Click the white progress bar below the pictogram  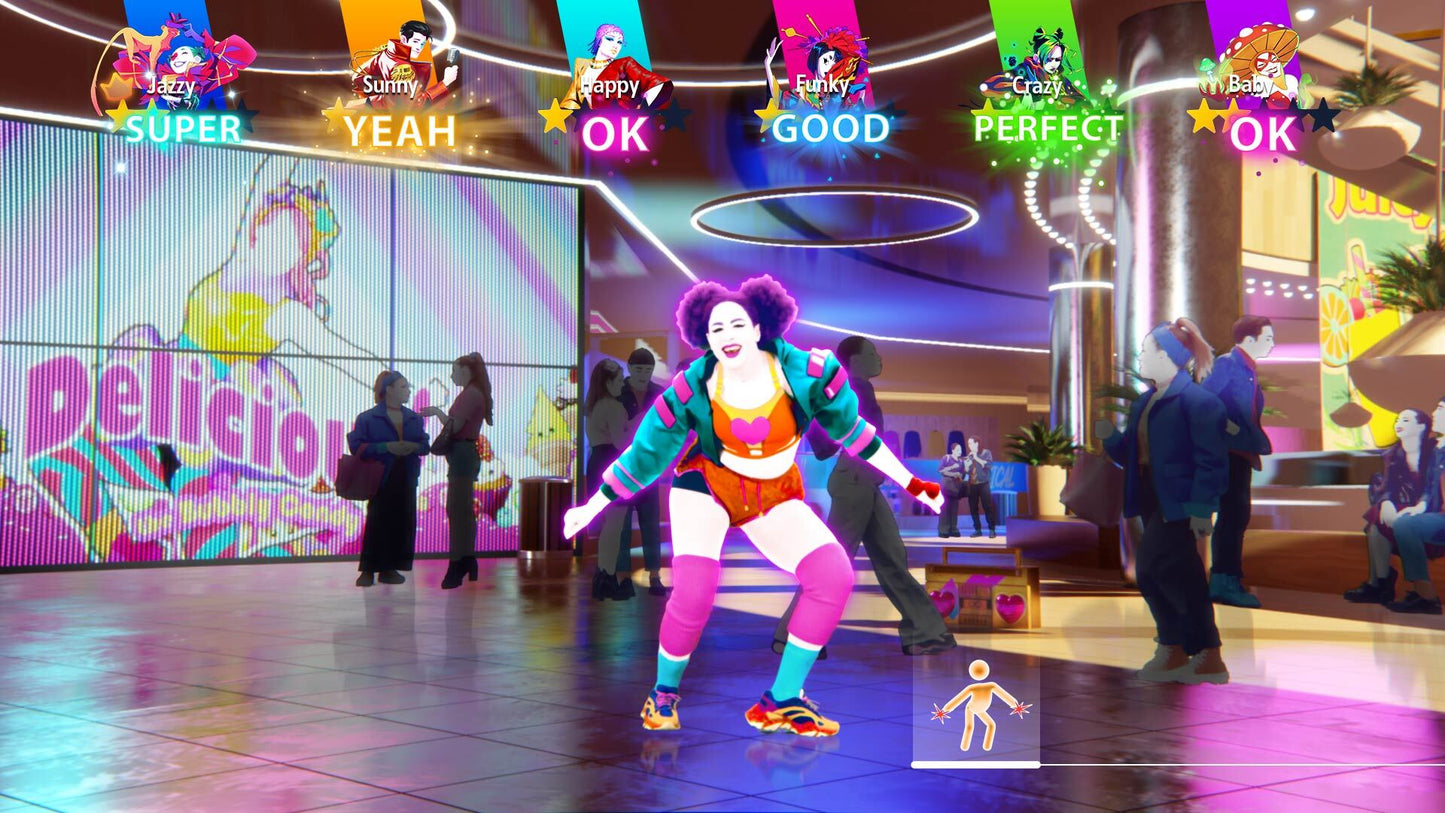[x=975, y=764]
